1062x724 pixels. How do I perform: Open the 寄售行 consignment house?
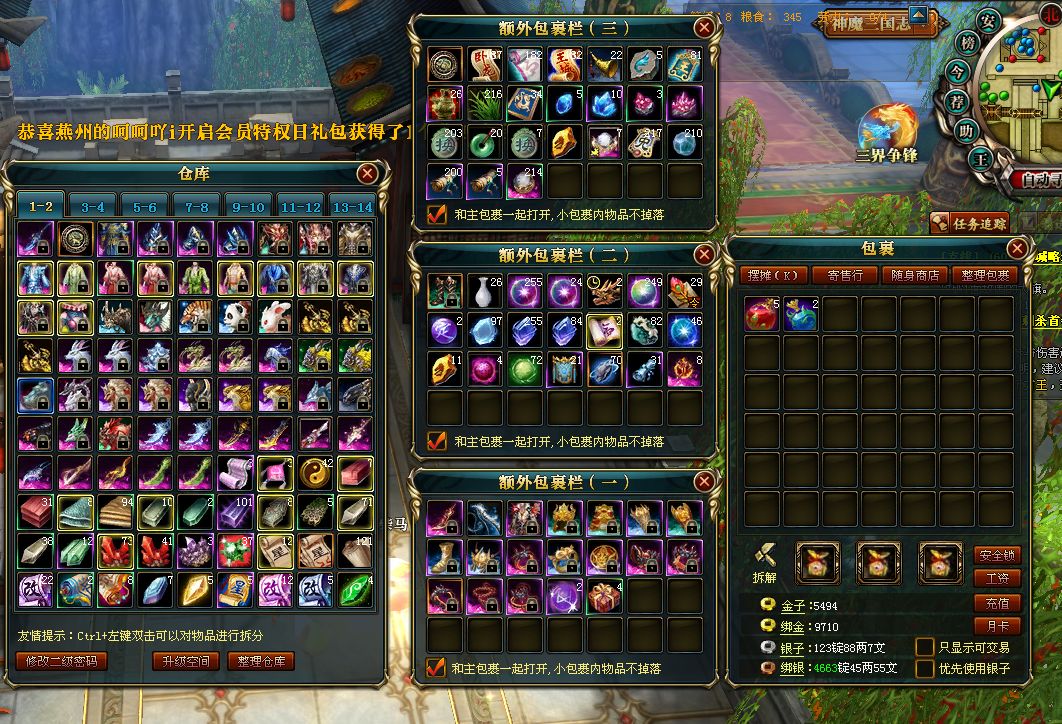click(x=845, y=275)
